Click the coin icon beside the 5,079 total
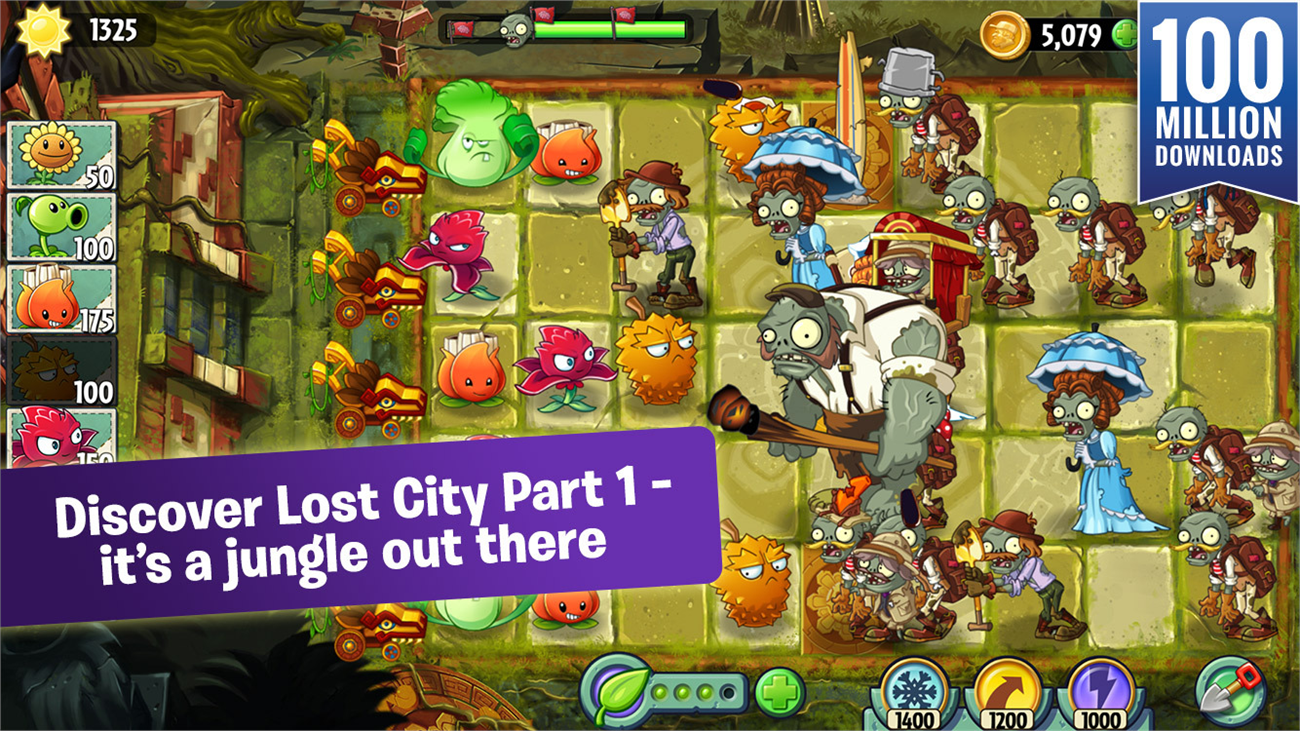This screenshot has width=1300, height=731. [1004, 33]
